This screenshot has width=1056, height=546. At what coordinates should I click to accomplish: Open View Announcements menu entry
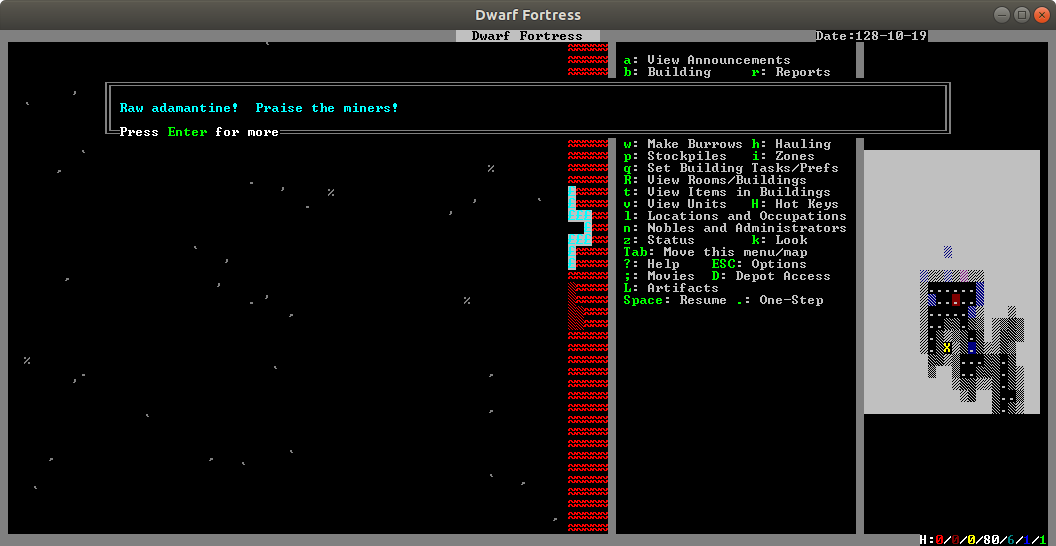(x=718, y=60)
